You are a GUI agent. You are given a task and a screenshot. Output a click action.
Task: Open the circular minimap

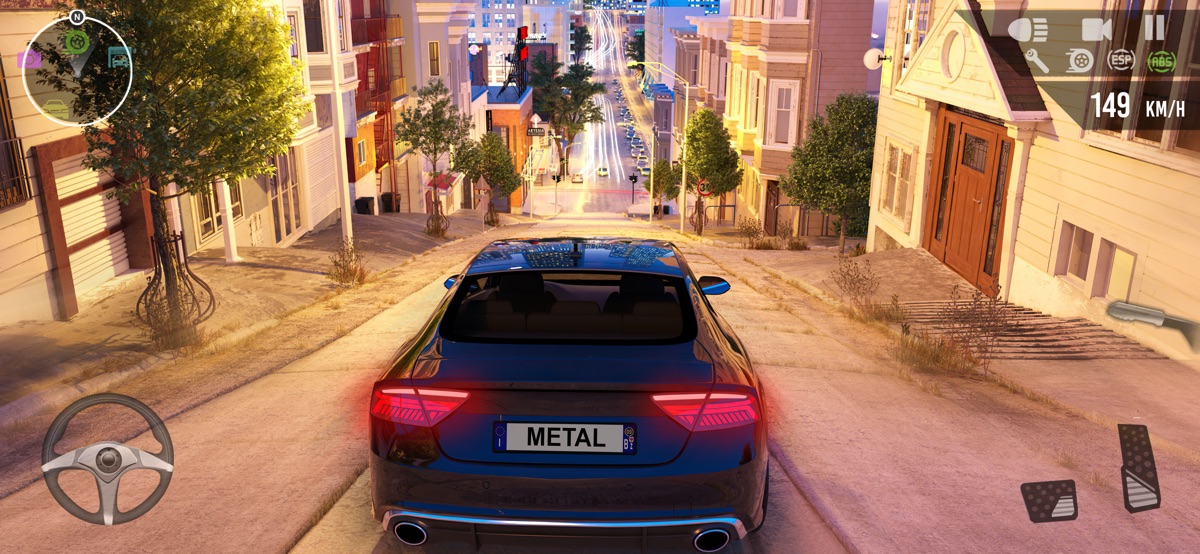78,72
